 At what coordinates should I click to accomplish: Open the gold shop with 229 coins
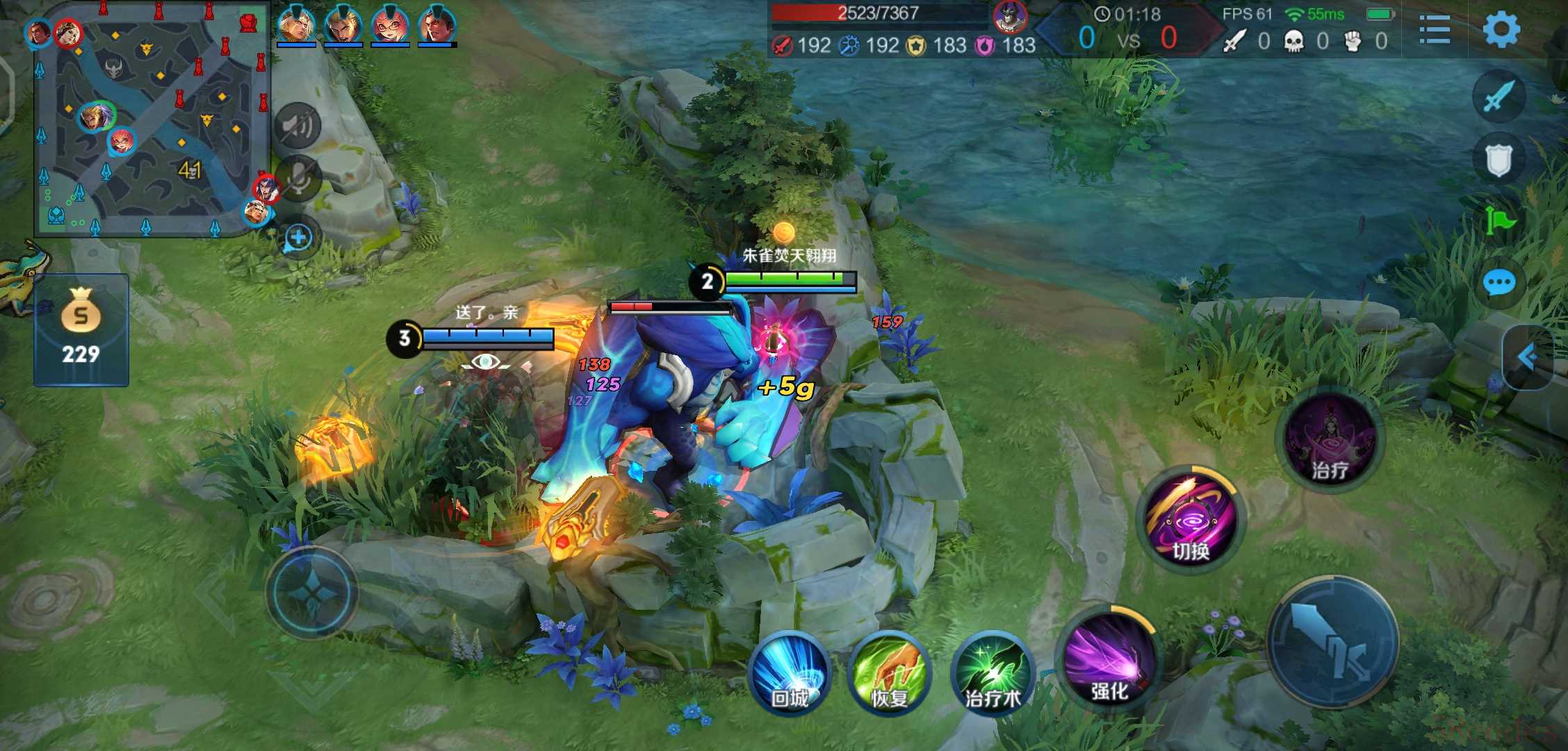coord(81,330)
